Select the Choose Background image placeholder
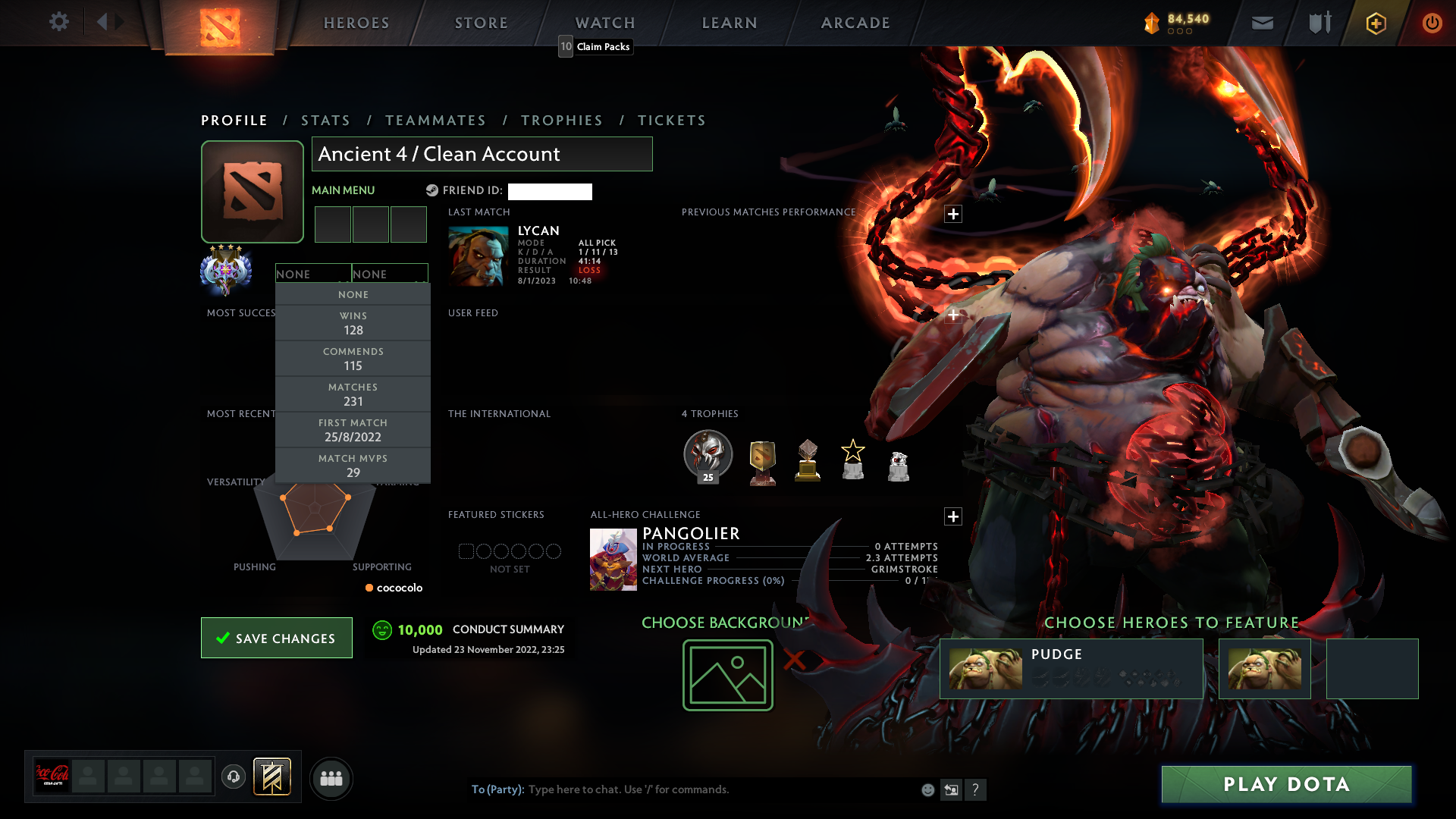1456x819 pixels. click(726, 674)
